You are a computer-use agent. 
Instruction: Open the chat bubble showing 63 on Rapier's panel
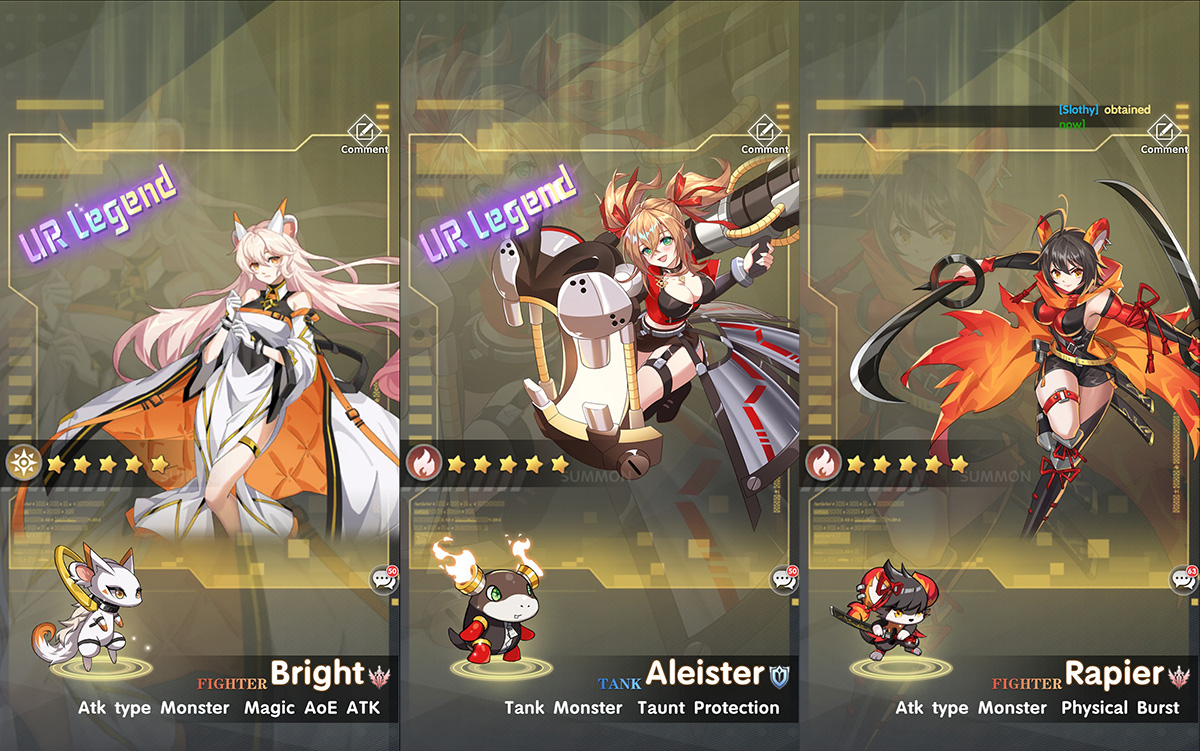tap(1183, 579)
